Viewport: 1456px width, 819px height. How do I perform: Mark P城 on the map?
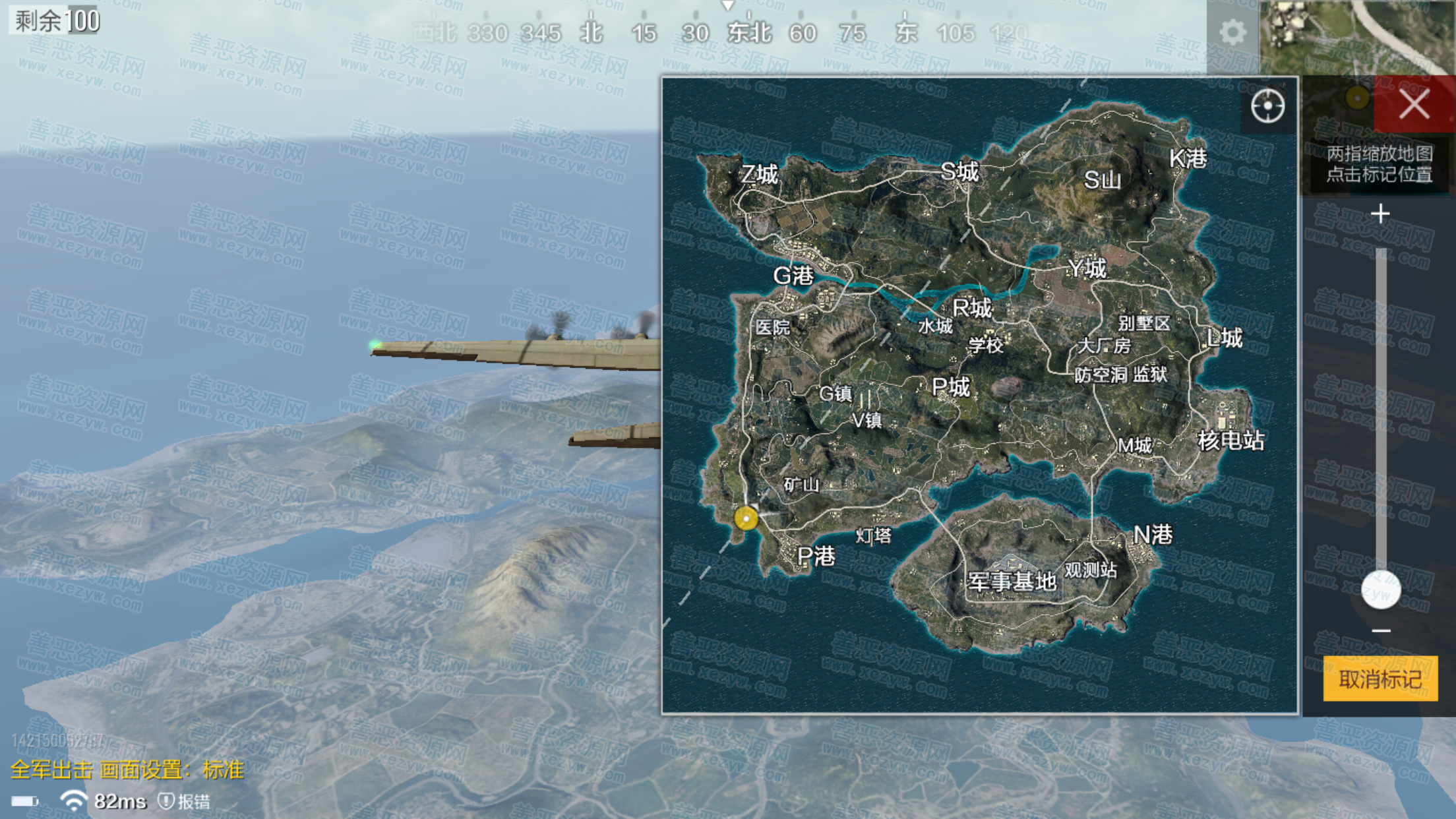pyautogui.click(x=950, y=387)
